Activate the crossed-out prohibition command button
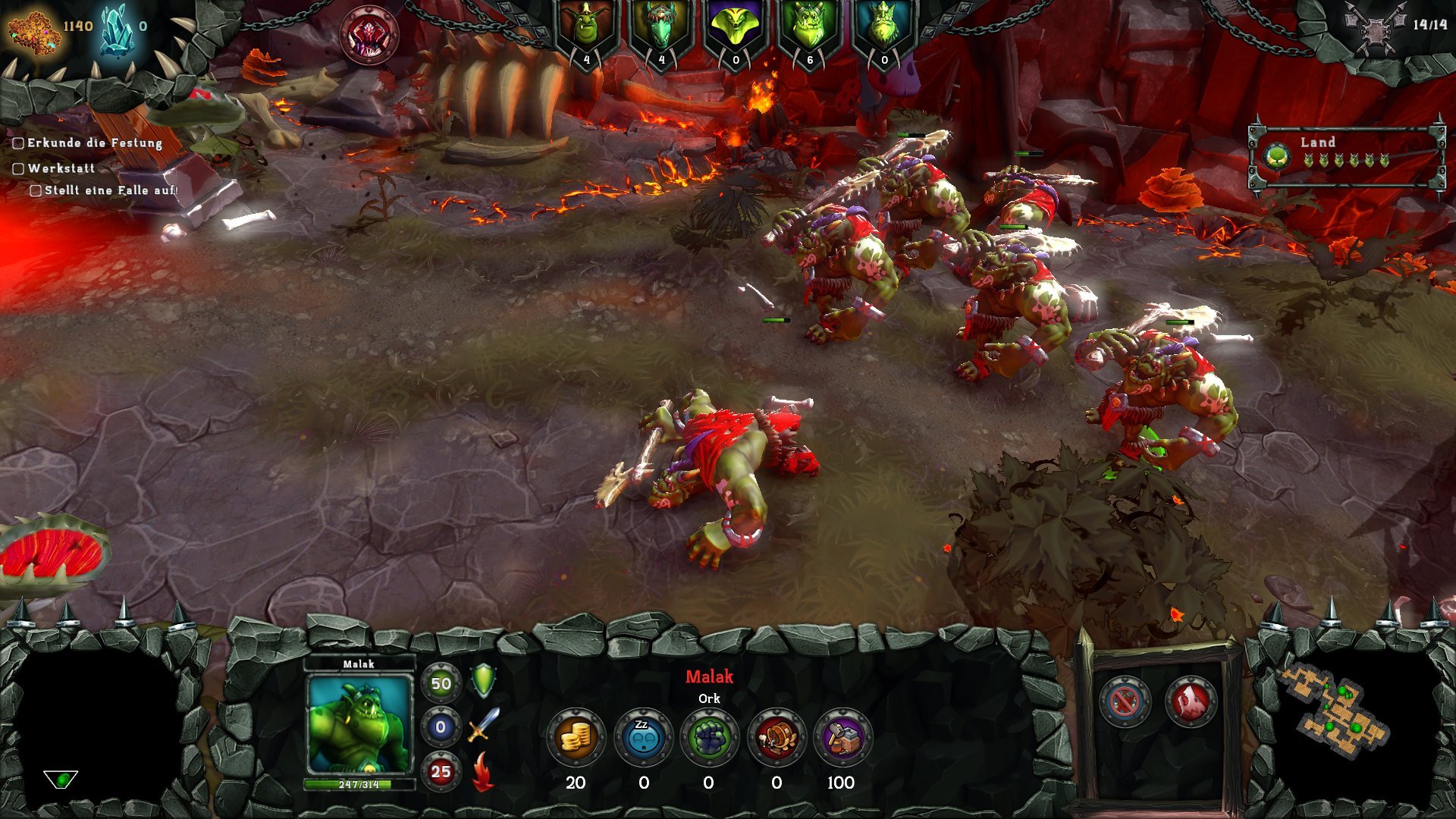This screenshot has height=819, width=1456. point(1124,701)
